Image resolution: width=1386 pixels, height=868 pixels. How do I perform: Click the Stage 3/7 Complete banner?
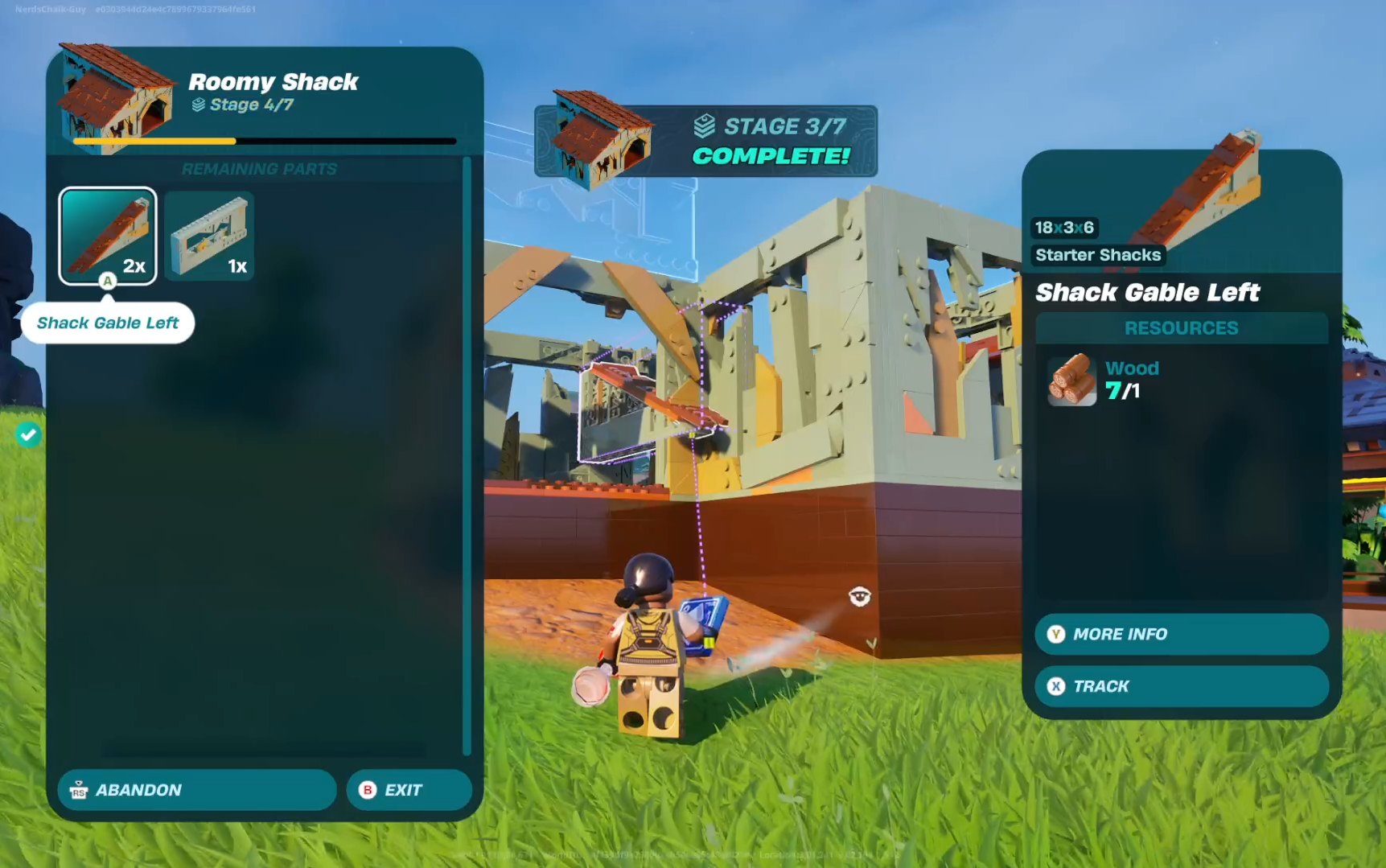pyautogui.click(x=705, y=141)
